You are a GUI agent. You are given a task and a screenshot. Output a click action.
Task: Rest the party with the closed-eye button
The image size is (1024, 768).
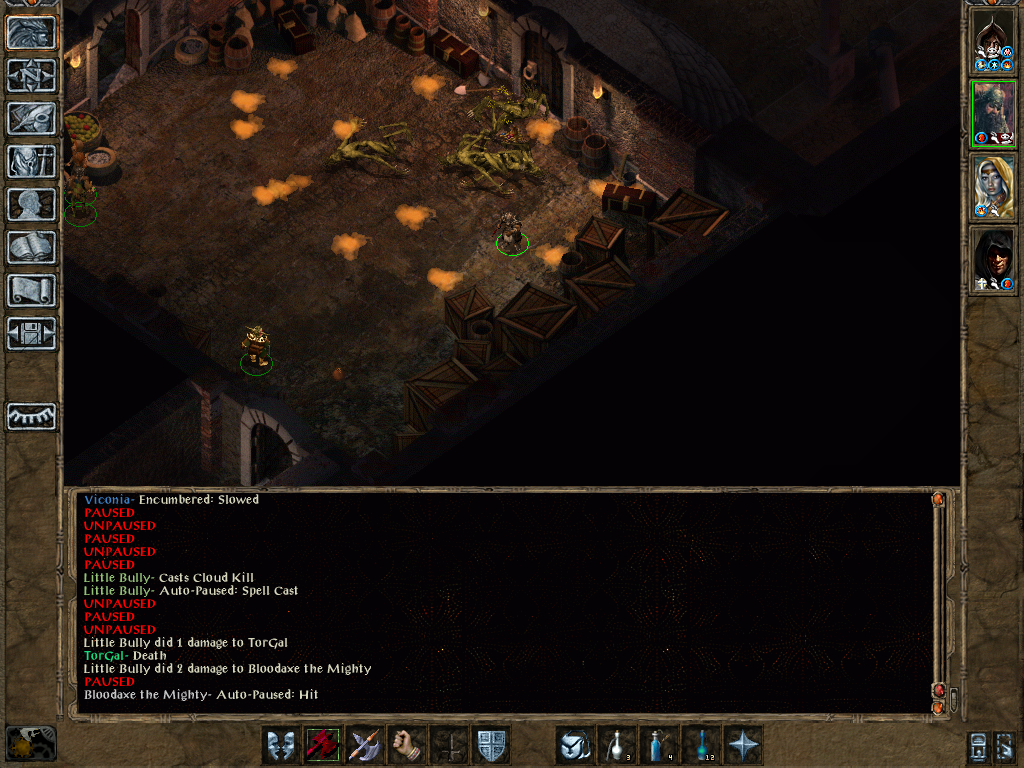tap(32, 416)
